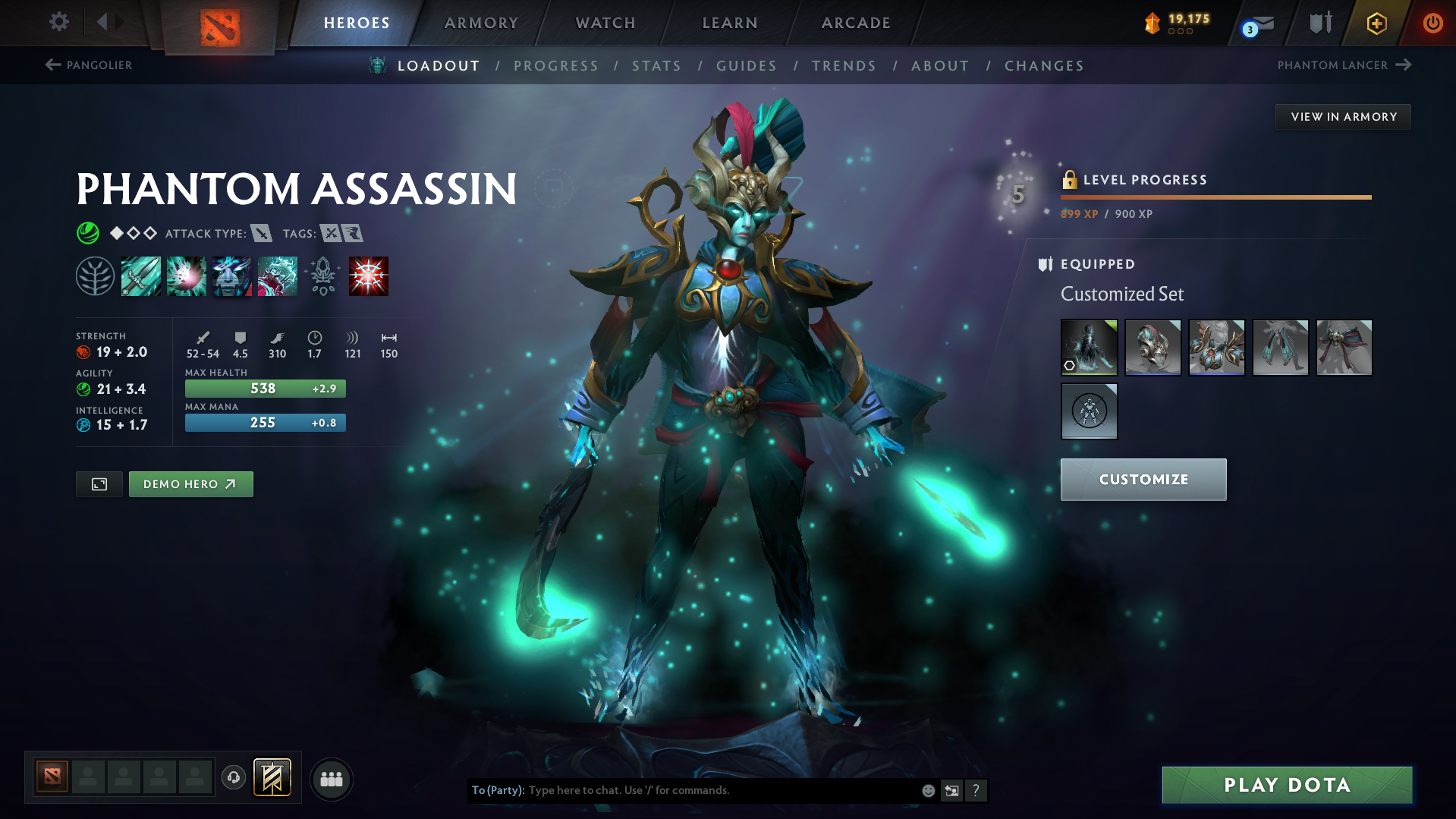
Task: Select the Stifling Dagger ability icon
Action: (141, 276)
